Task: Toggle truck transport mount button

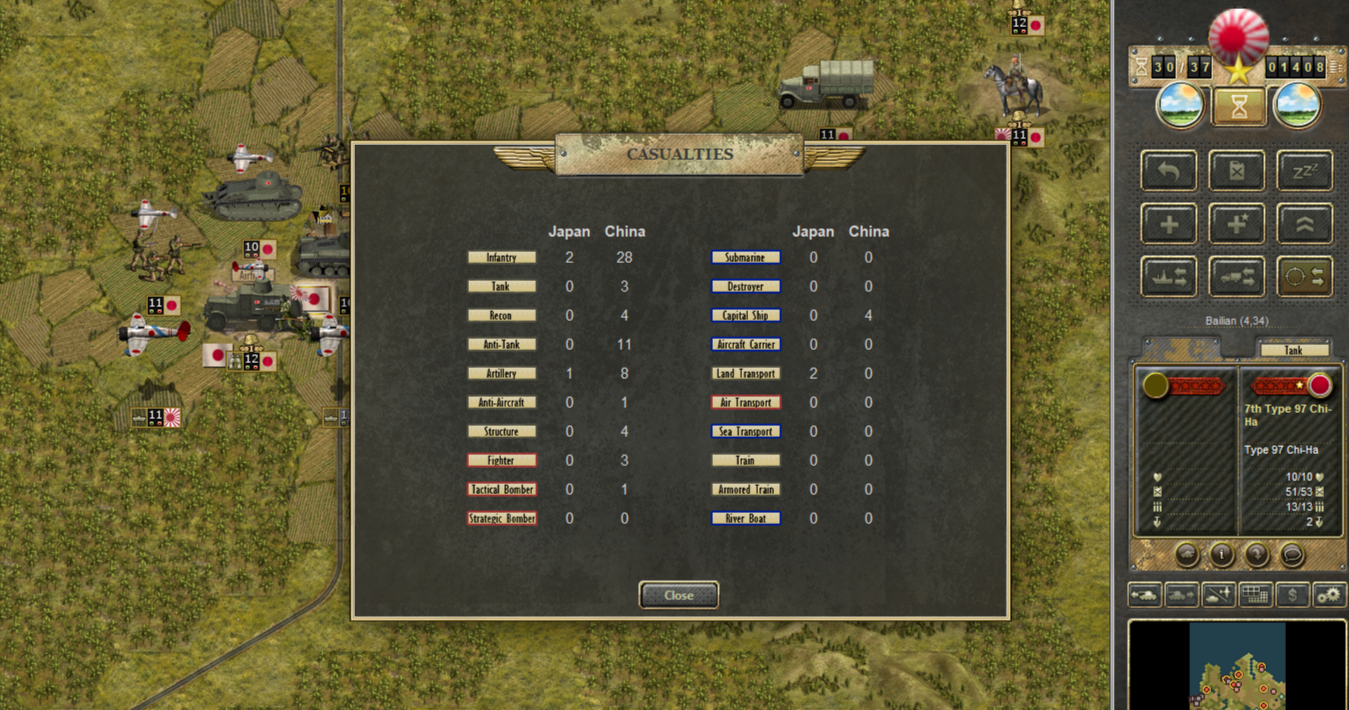Action: [1237, 277]
